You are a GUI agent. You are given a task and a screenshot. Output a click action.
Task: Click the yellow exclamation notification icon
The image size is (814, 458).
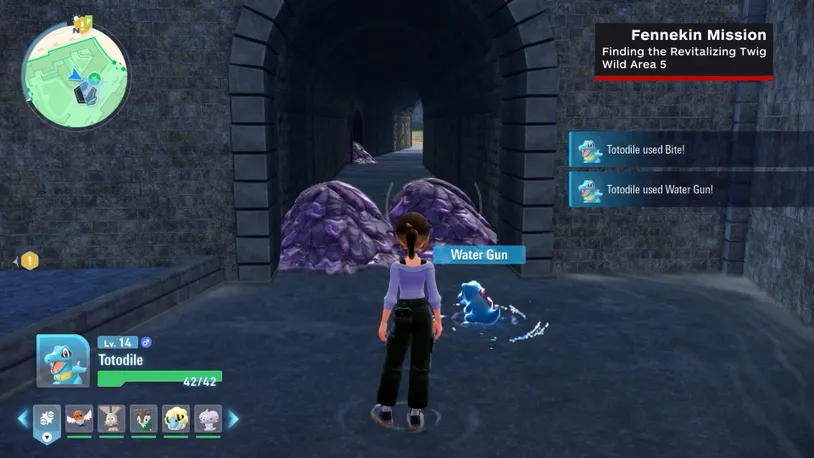click(x=30, y=261)
